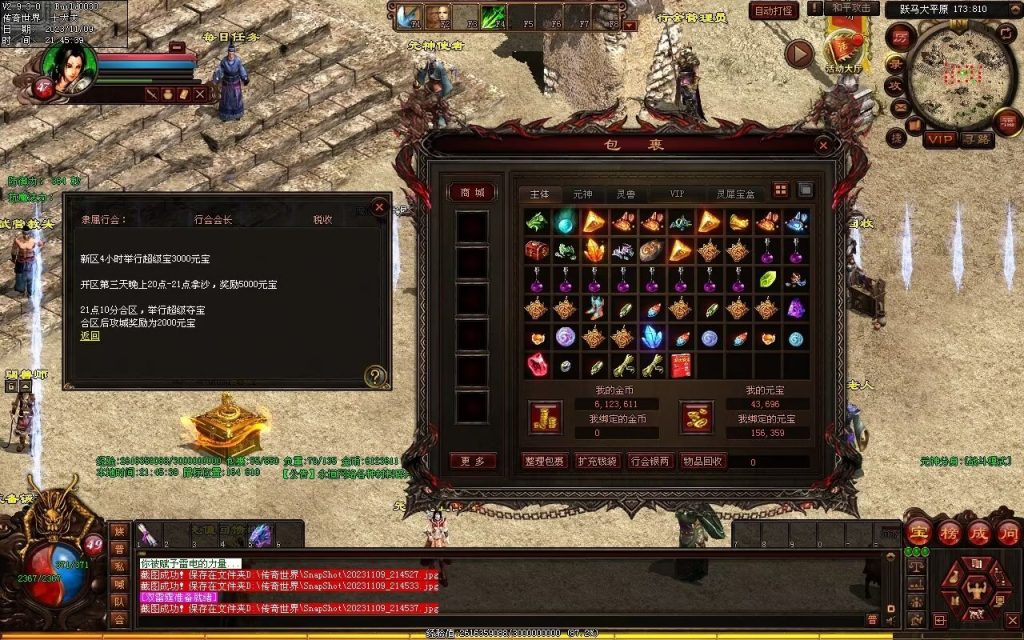Click the 返回 link in the dialog
Screen dimensions: 1024x640
click(x=90, y=336)
